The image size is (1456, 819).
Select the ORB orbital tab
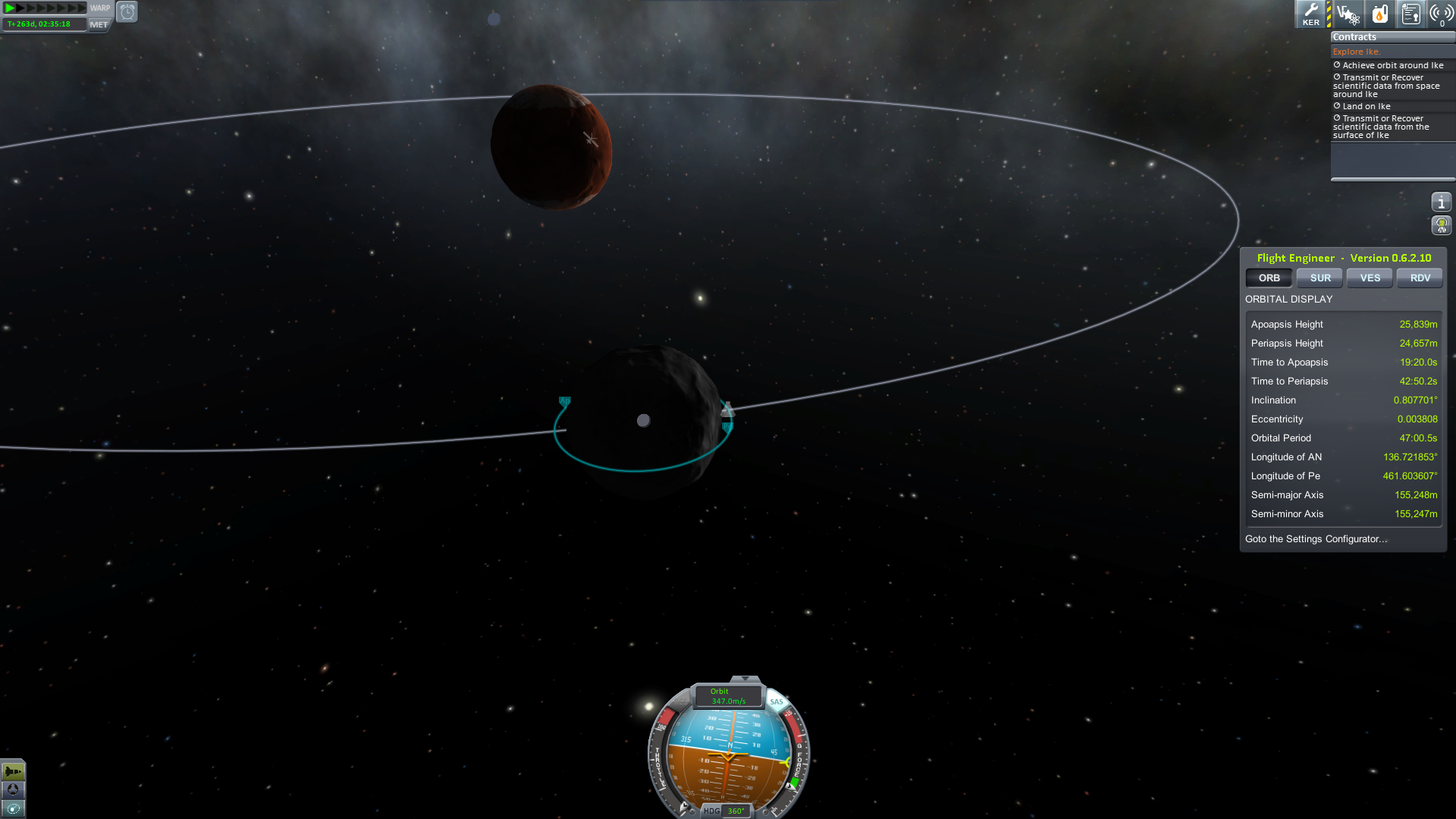(1269, 278)
